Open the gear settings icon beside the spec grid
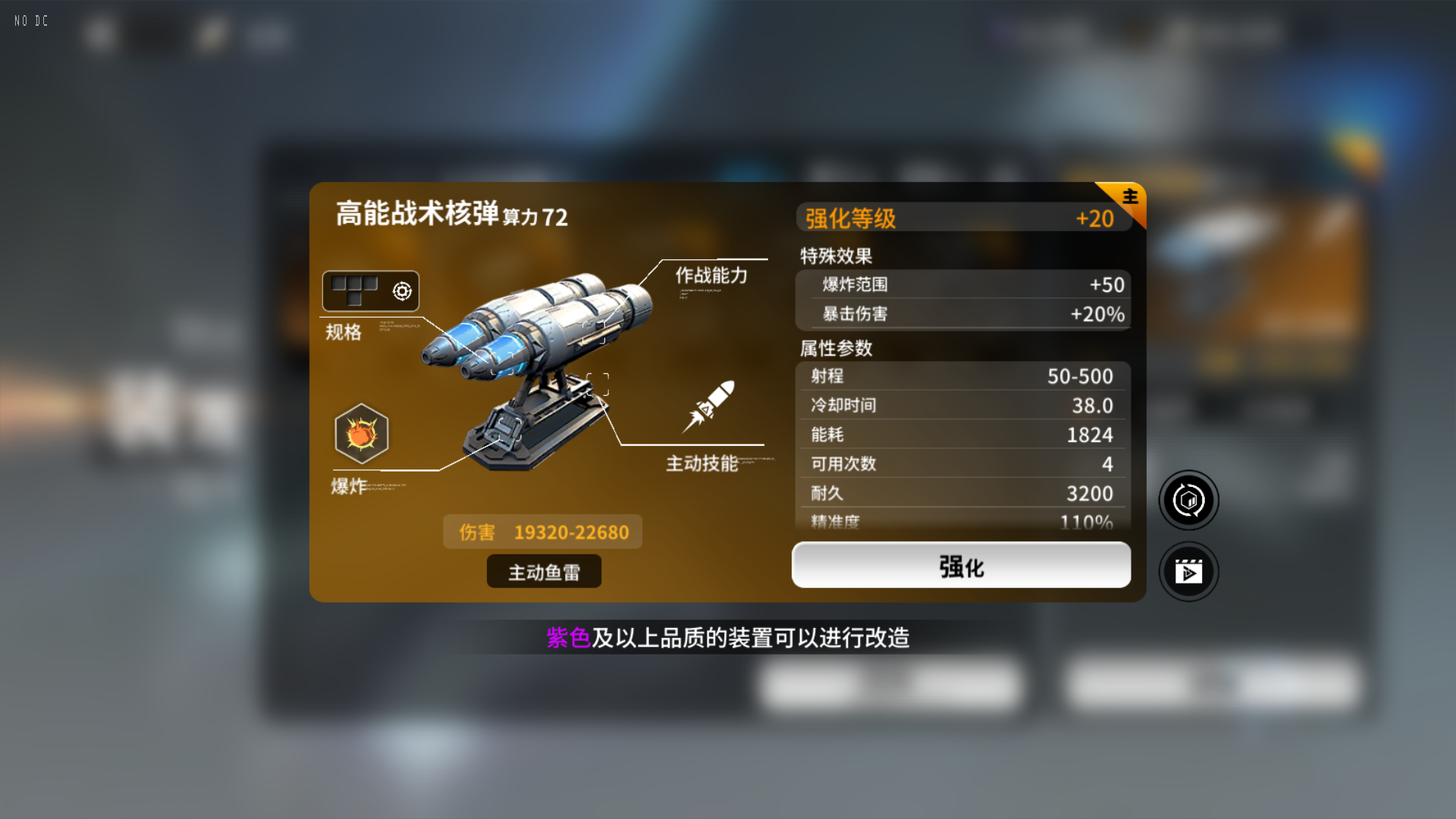The width and height of the screenshot is (1456, 819). 403,290
